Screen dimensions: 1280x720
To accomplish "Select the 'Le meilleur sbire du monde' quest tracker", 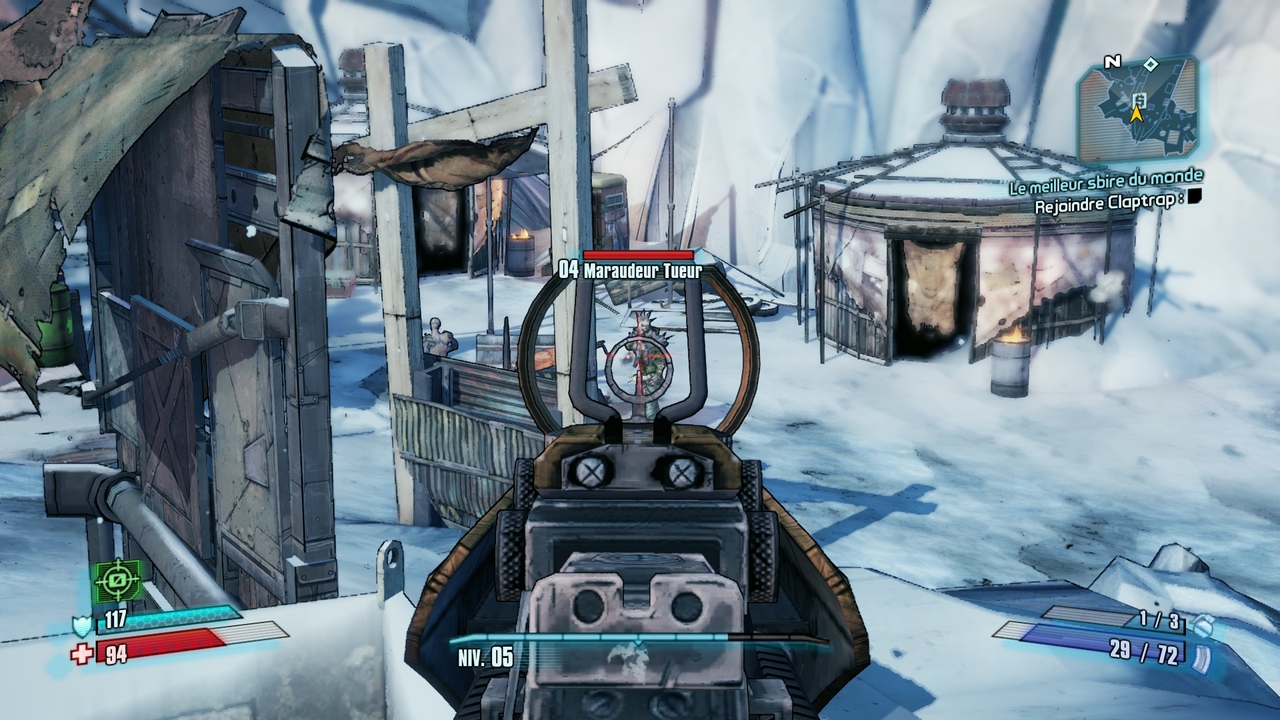I will click(1104, 179).
